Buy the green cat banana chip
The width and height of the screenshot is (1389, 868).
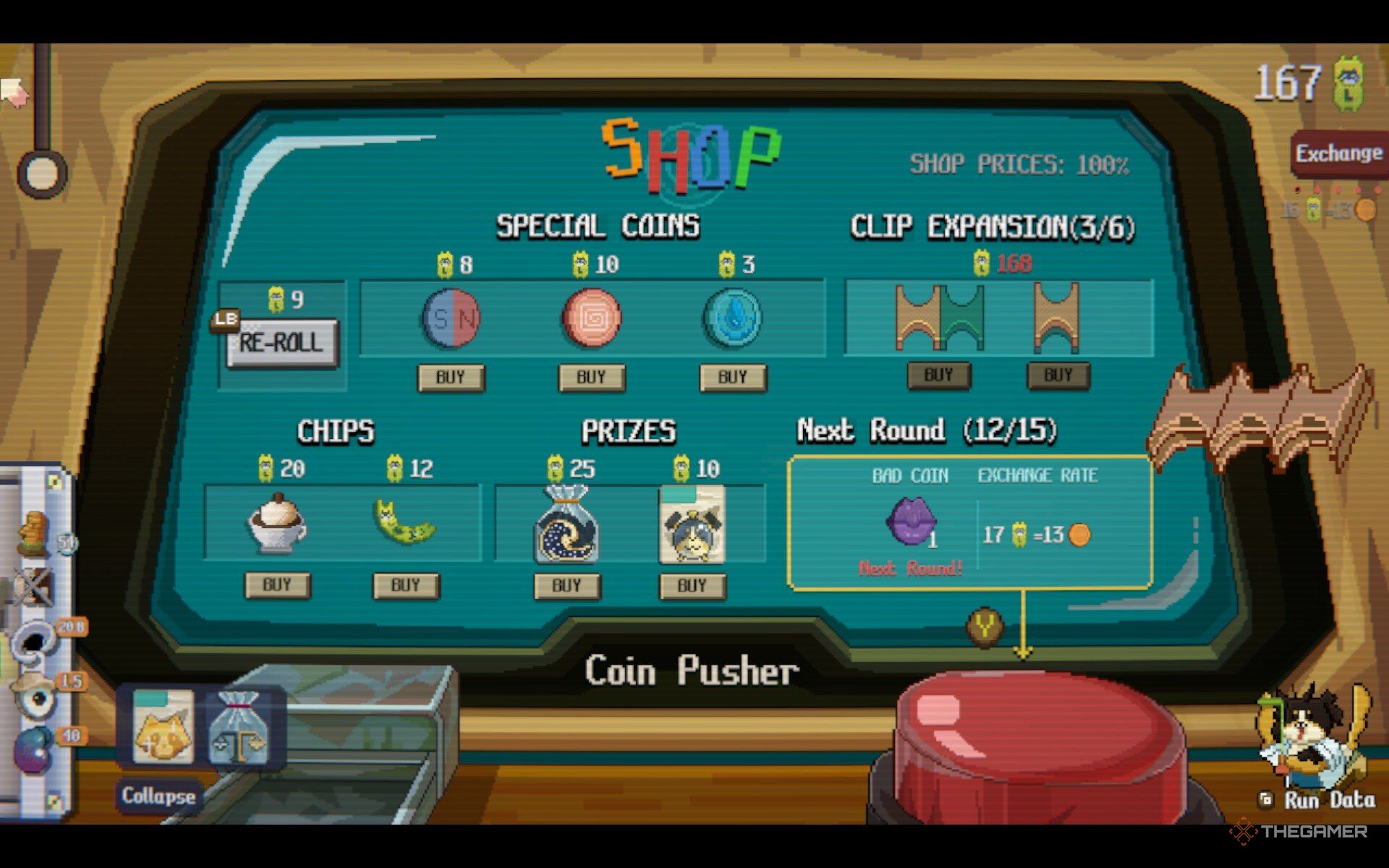[x=405, y=585]
